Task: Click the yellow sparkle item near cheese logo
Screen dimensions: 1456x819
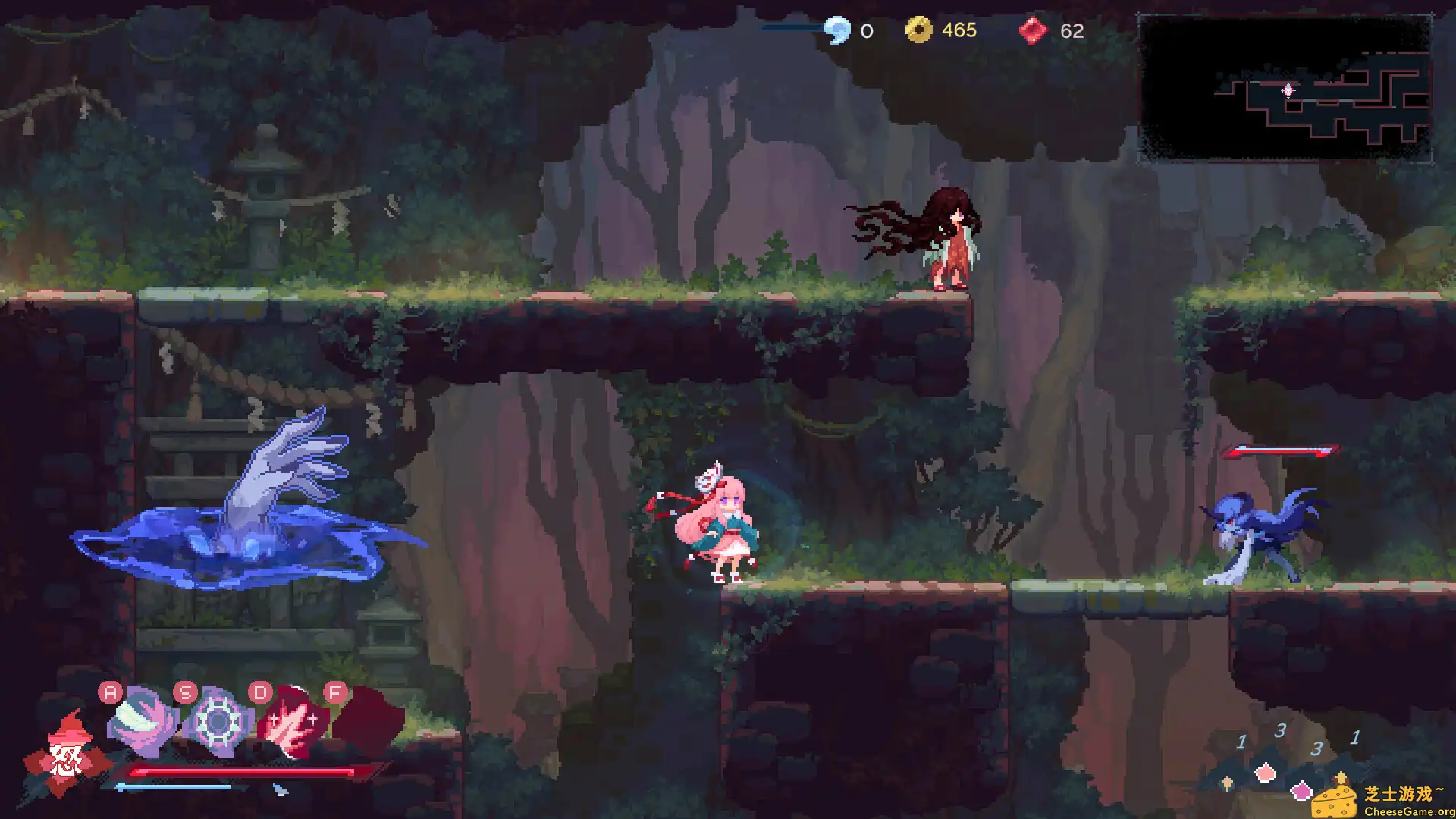Action: [x=1341, y=777]
